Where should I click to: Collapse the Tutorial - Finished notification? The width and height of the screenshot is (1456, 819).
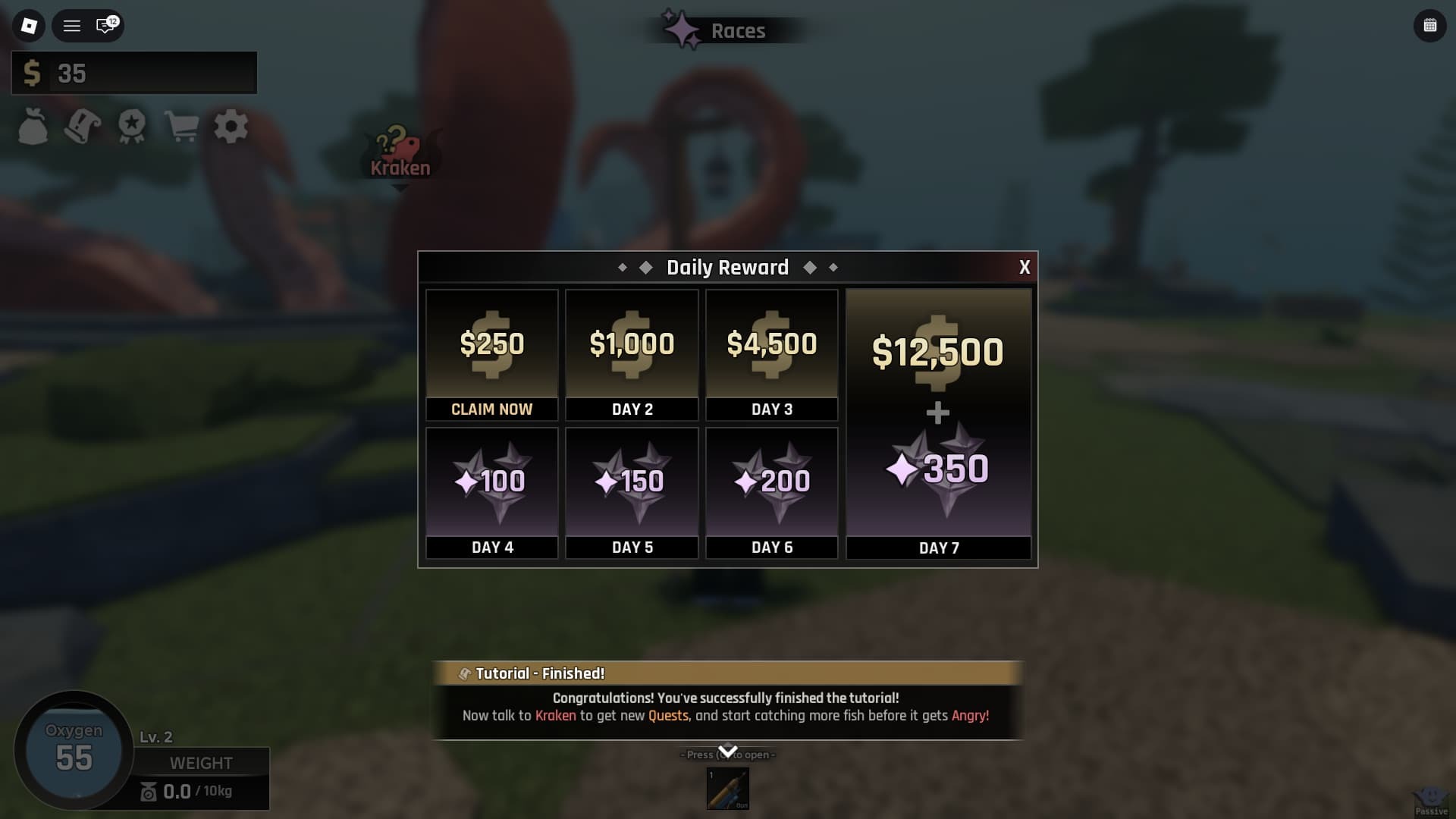[x=726, y=673]
